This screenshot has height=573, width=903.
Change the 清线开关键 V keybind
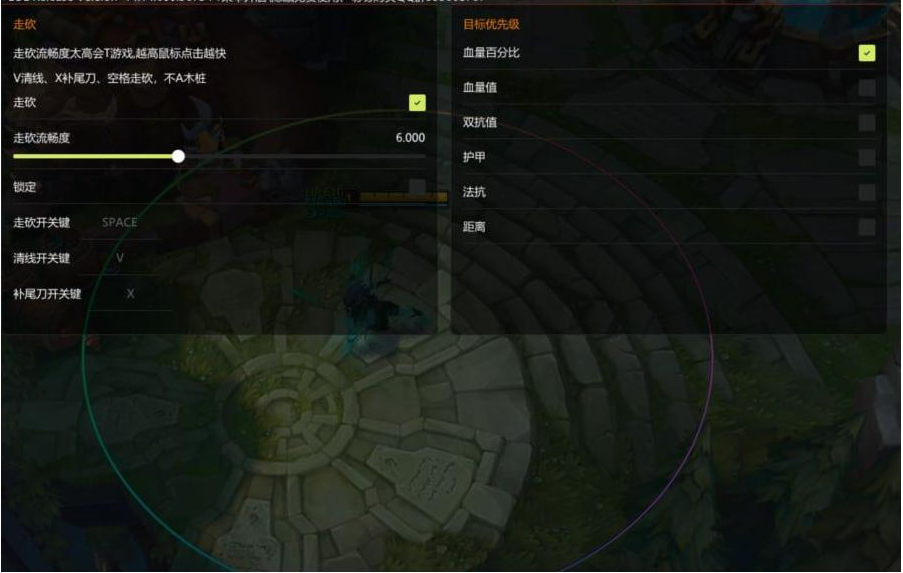(120, 258)
